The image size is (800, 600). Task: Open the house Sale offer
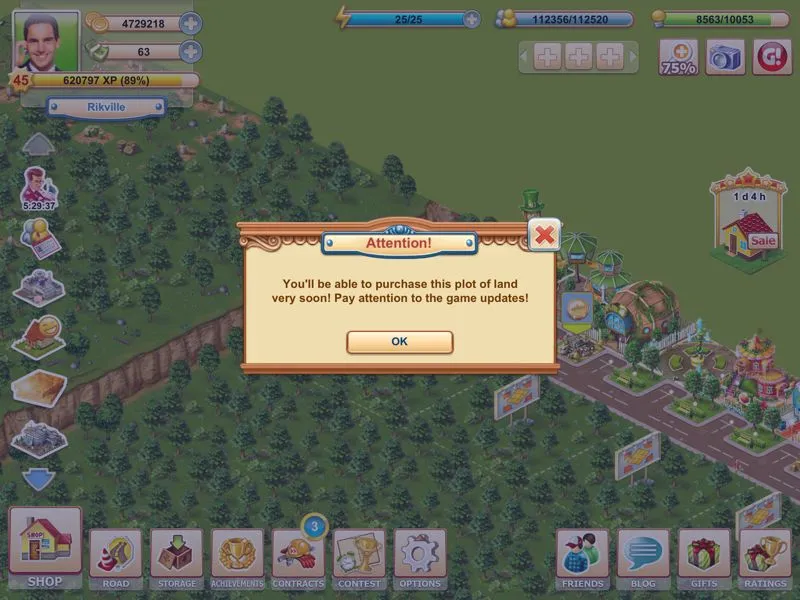(x=749, y=223)
